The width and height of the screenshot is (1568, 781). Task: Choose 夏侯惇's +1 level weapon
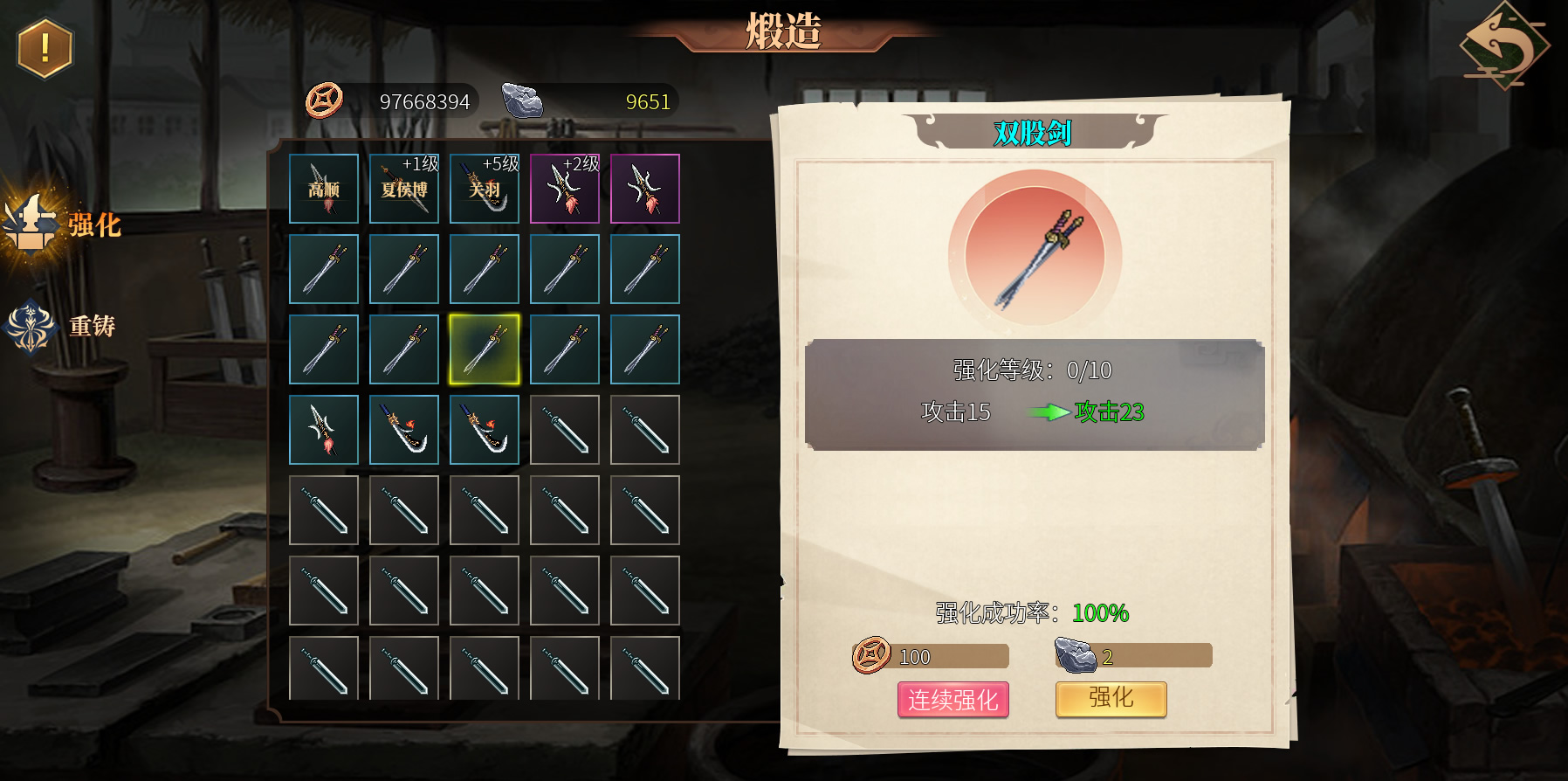404,189
